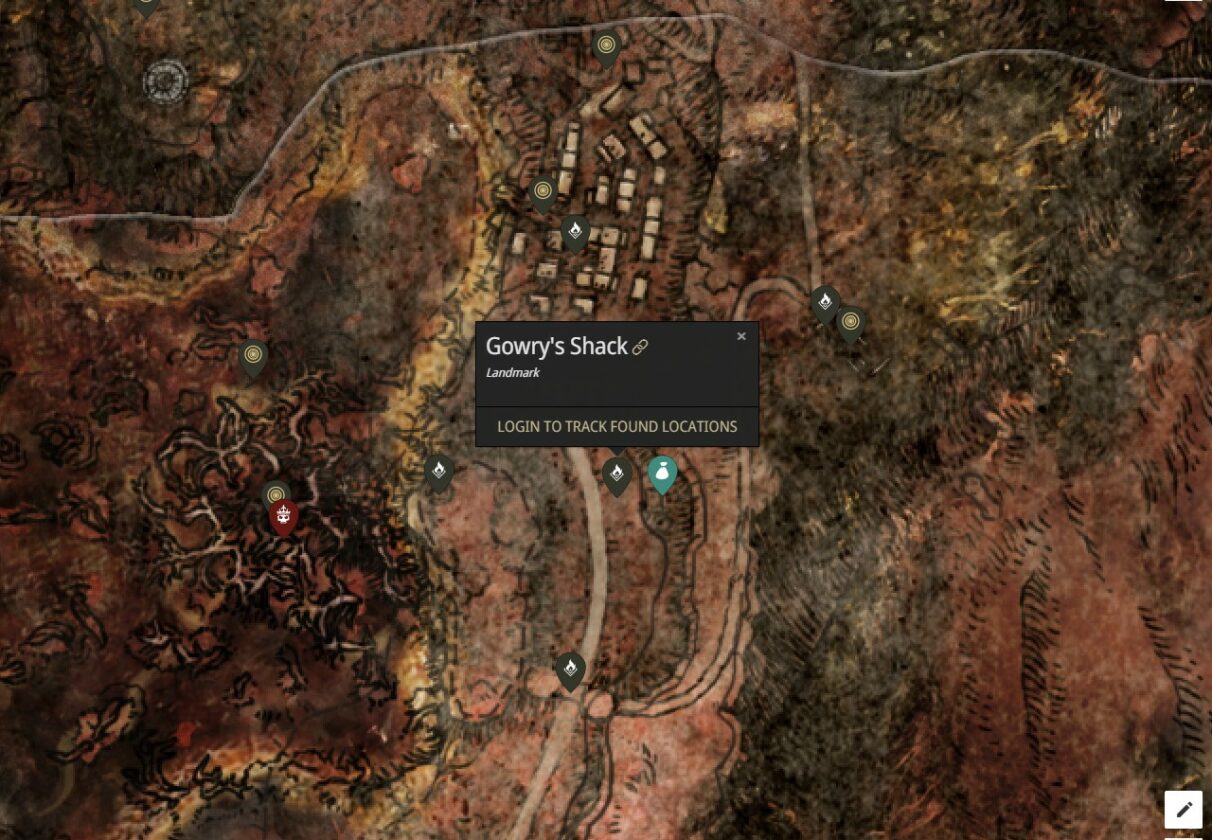Viewport: 1212px width, 840px height.
Task: Click Login to Track Found Locations
Action: tap(617, 426)
